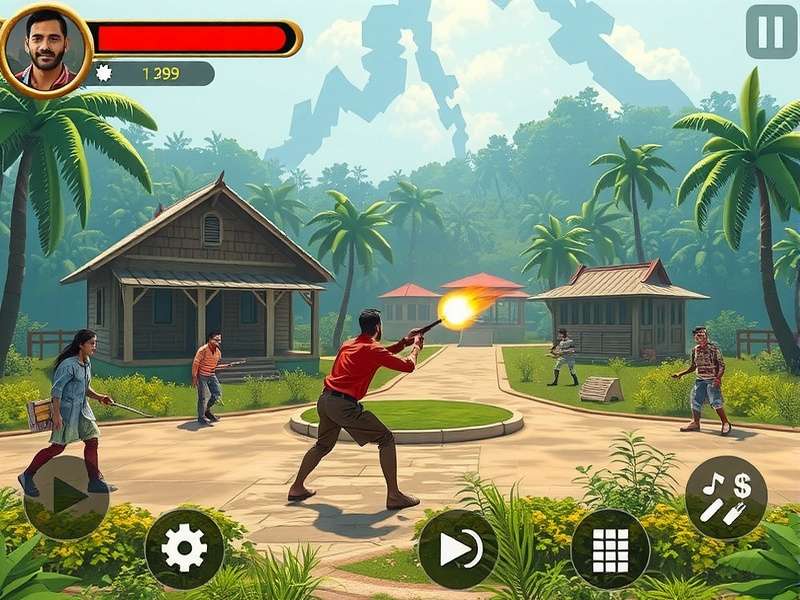
Task: Tap the player portrait avatar
Action: 45,49
